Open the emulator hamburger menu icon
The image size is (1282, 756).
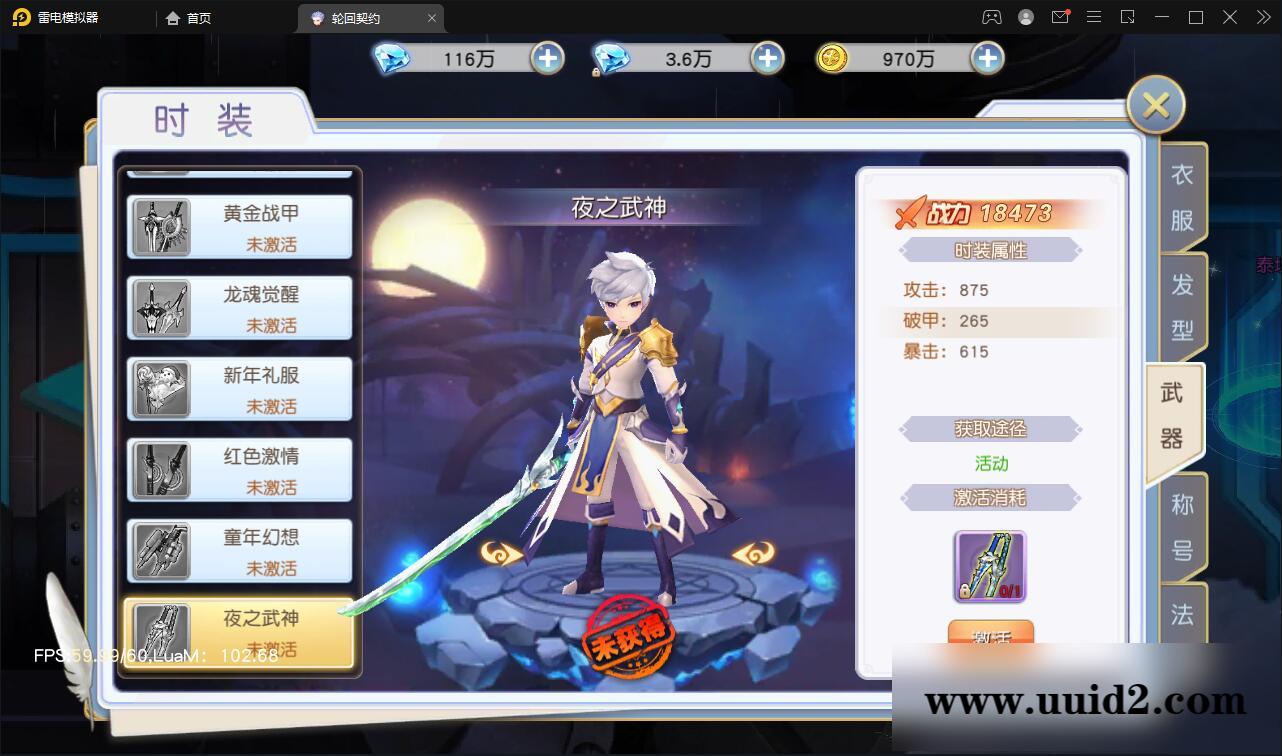[x=1094, y=17]
